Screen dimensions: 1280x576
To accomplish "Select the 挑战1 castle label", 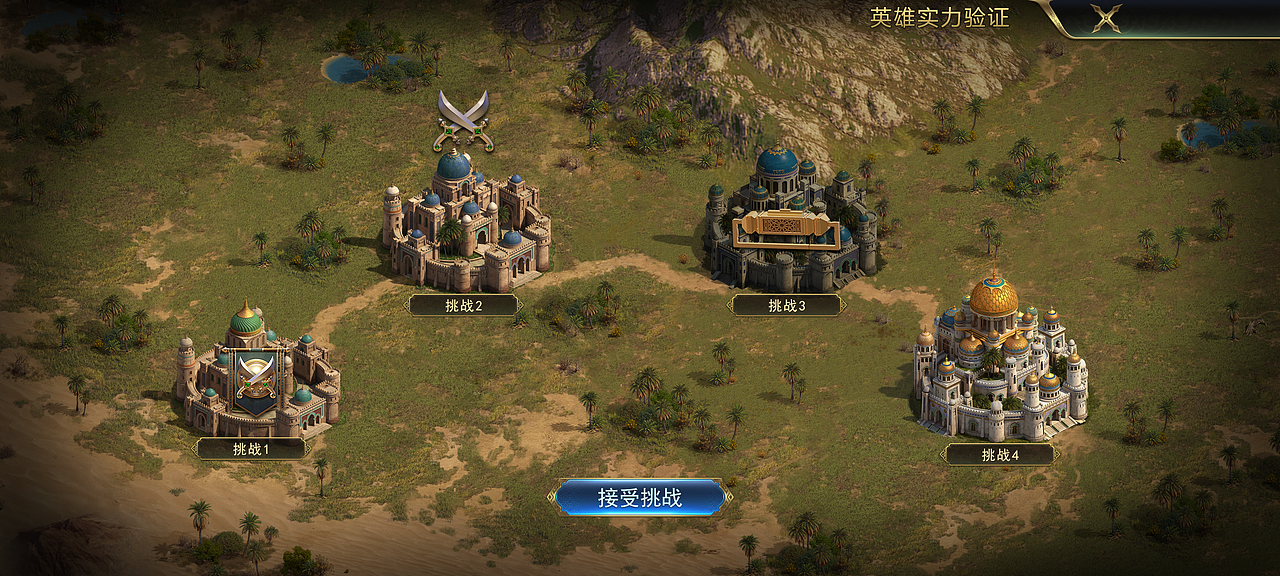I will coord(251,449).
